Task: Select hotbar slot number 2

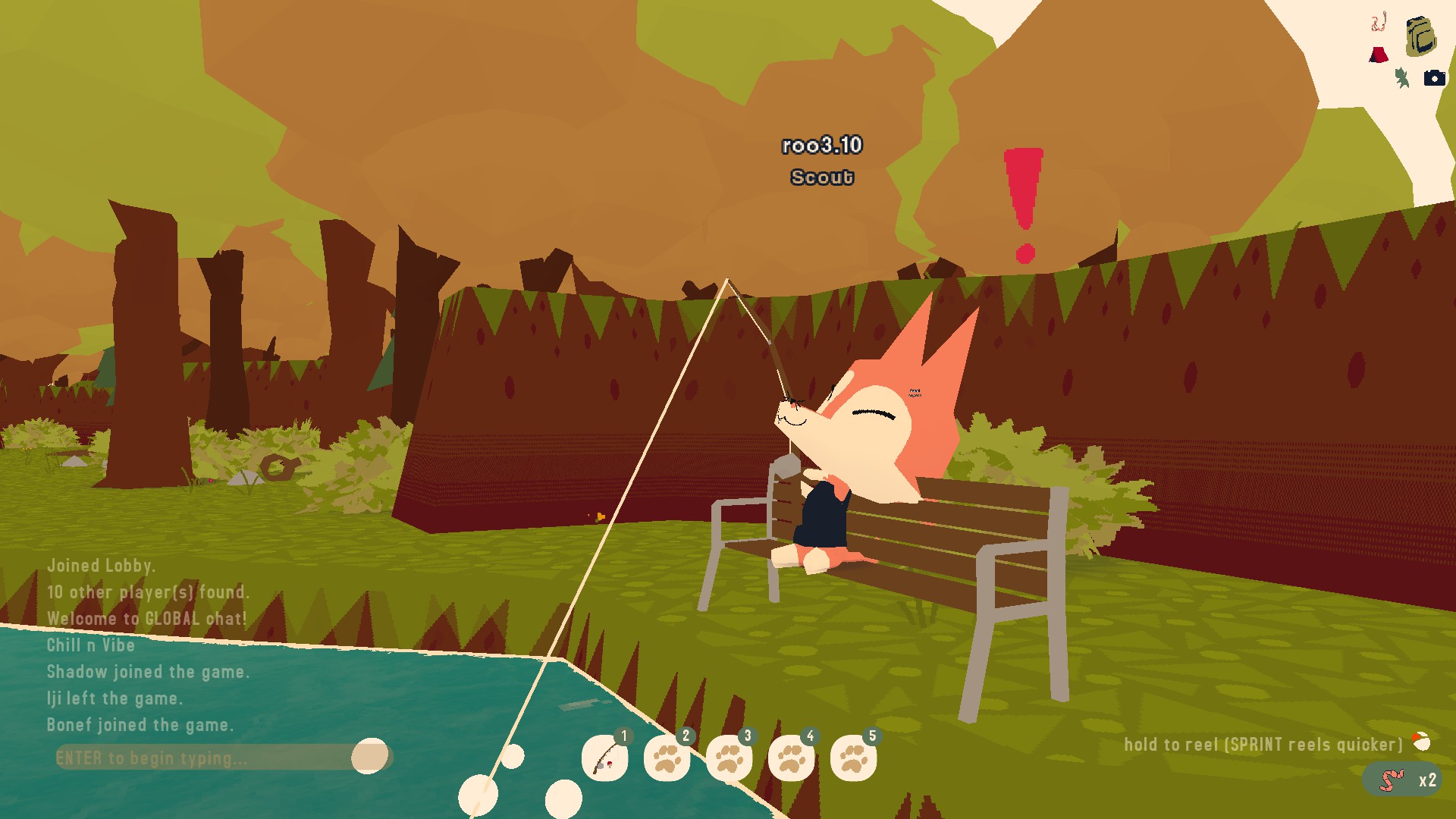Action: (x=667, y=758)
